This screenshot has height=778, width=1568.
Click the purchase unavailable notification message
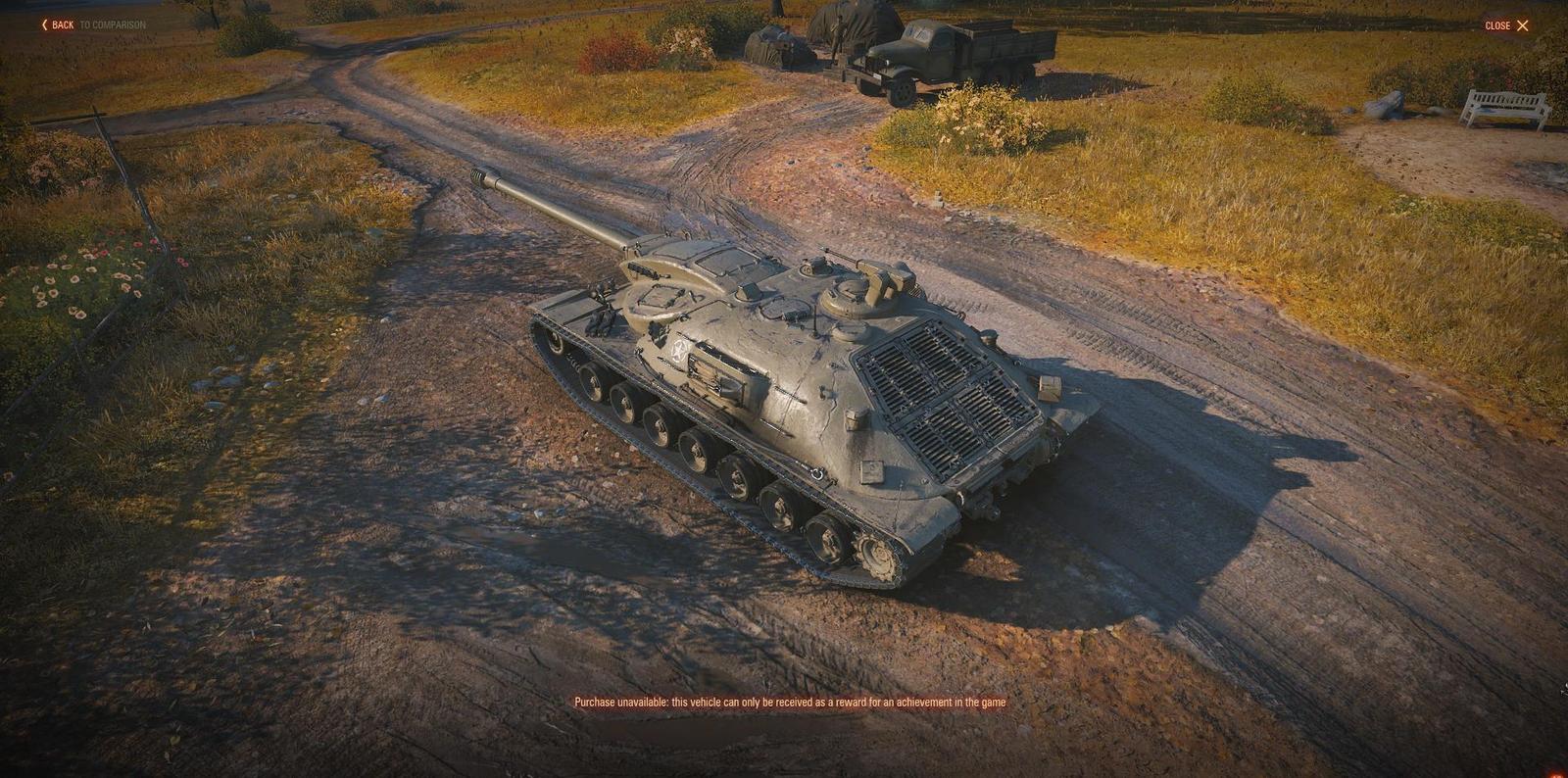click(x=789, y=702)
